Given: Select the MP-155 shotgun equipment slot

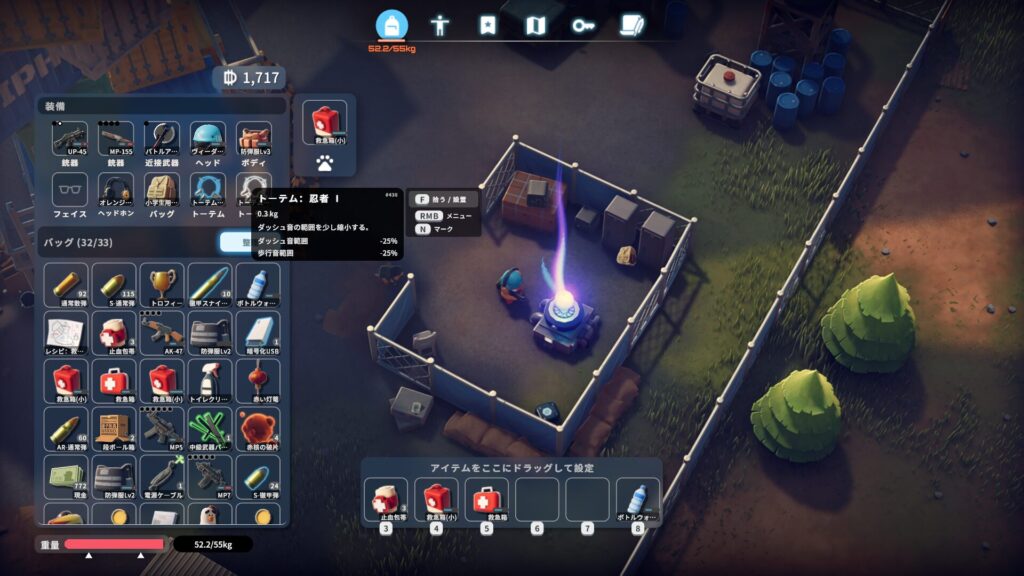Looking at the screenshot, I should [116, 139].
